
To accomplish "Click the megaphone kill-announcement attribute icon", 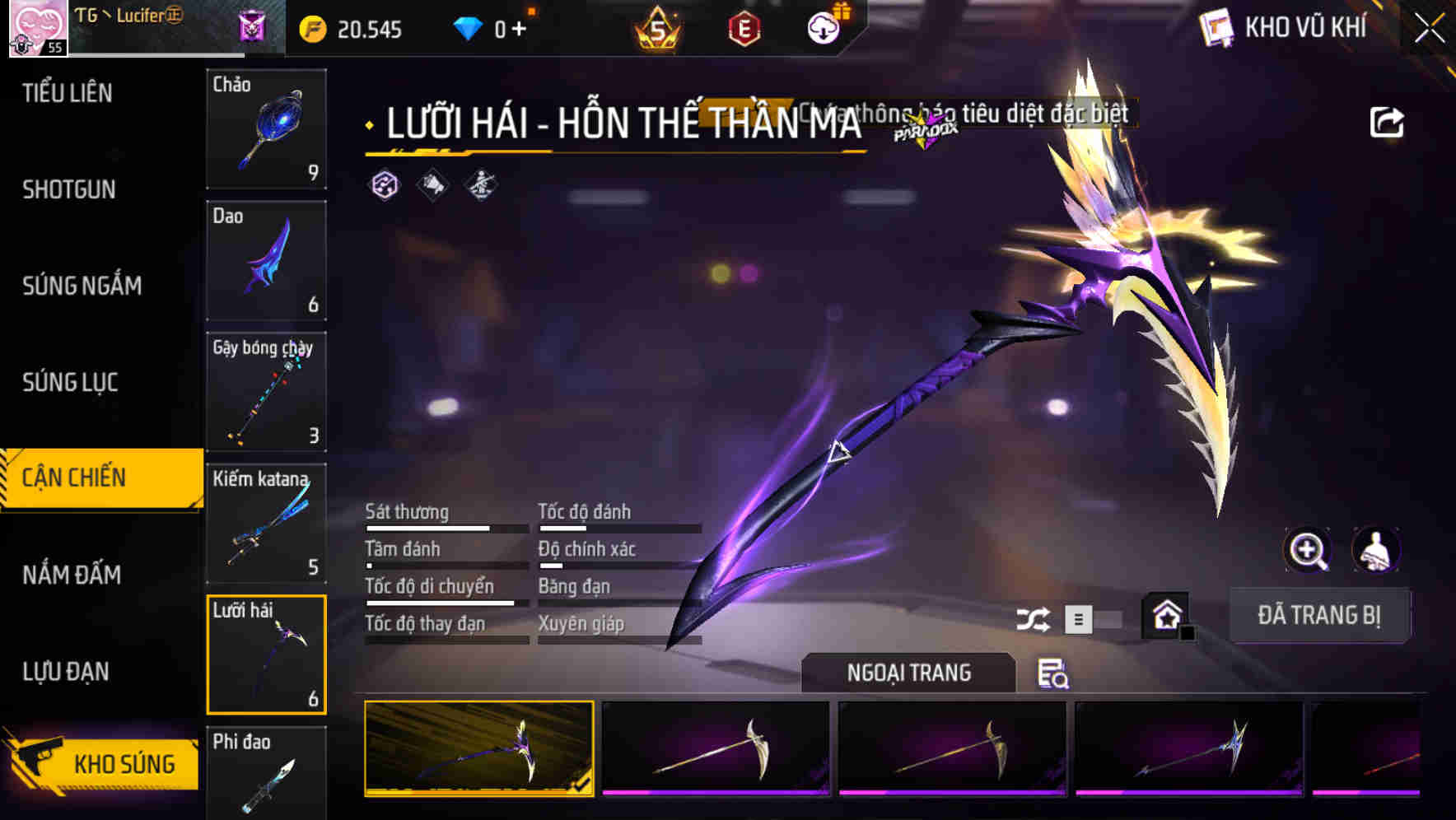I will tap(432, 186).
